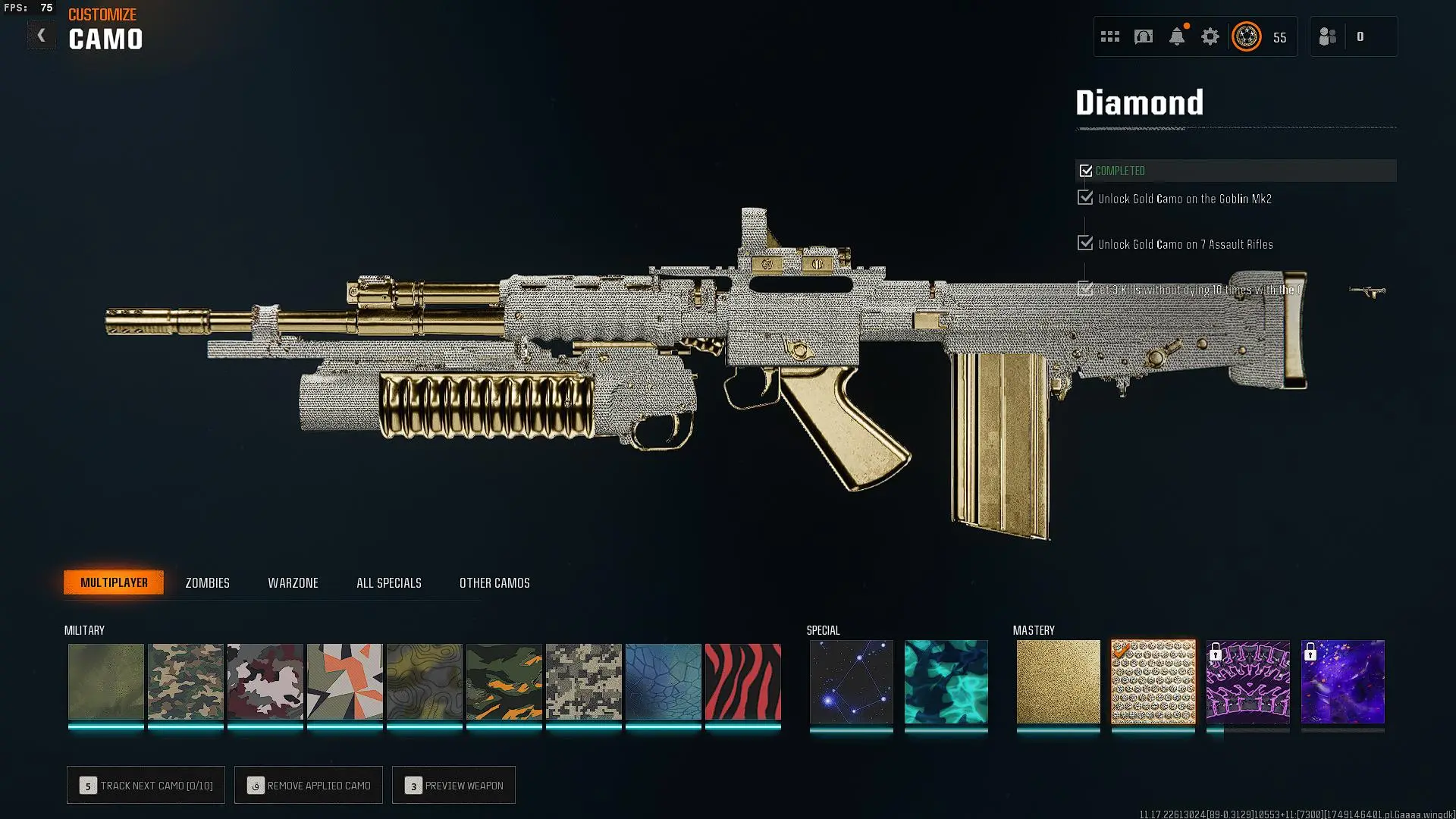1456x819 pixels.
Task: Open the grid menu icon
Action: click(1109, 36)
